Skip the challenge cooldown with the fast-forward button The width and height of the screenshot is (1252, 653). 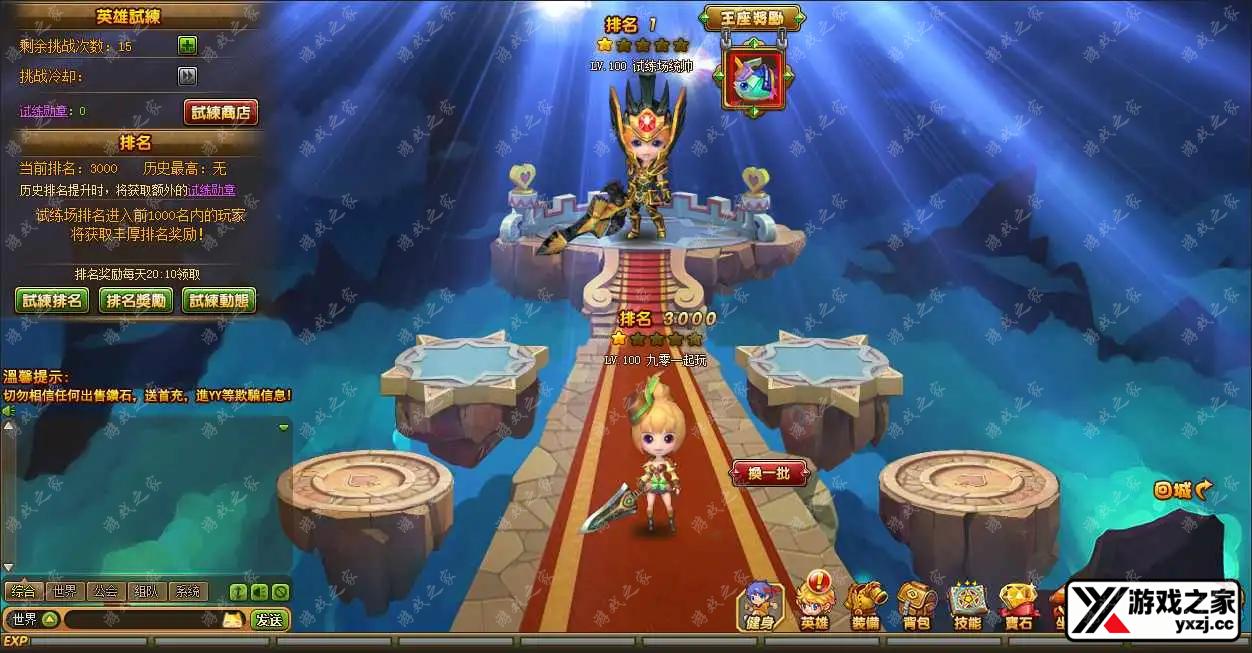coord(187,77)
